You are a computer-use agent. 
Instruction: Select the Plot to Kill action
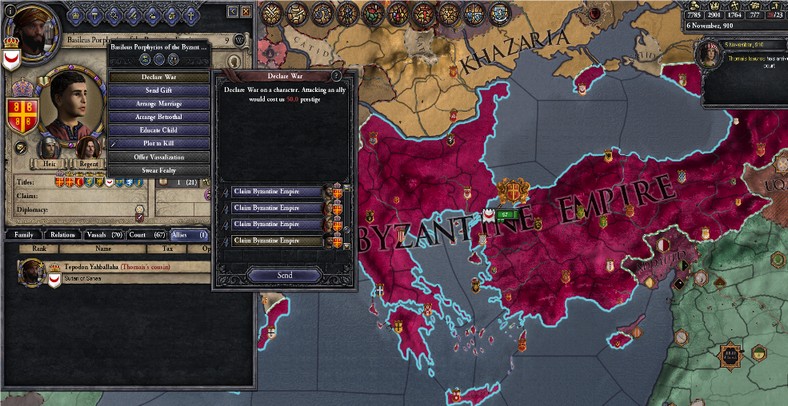[160, 144]
